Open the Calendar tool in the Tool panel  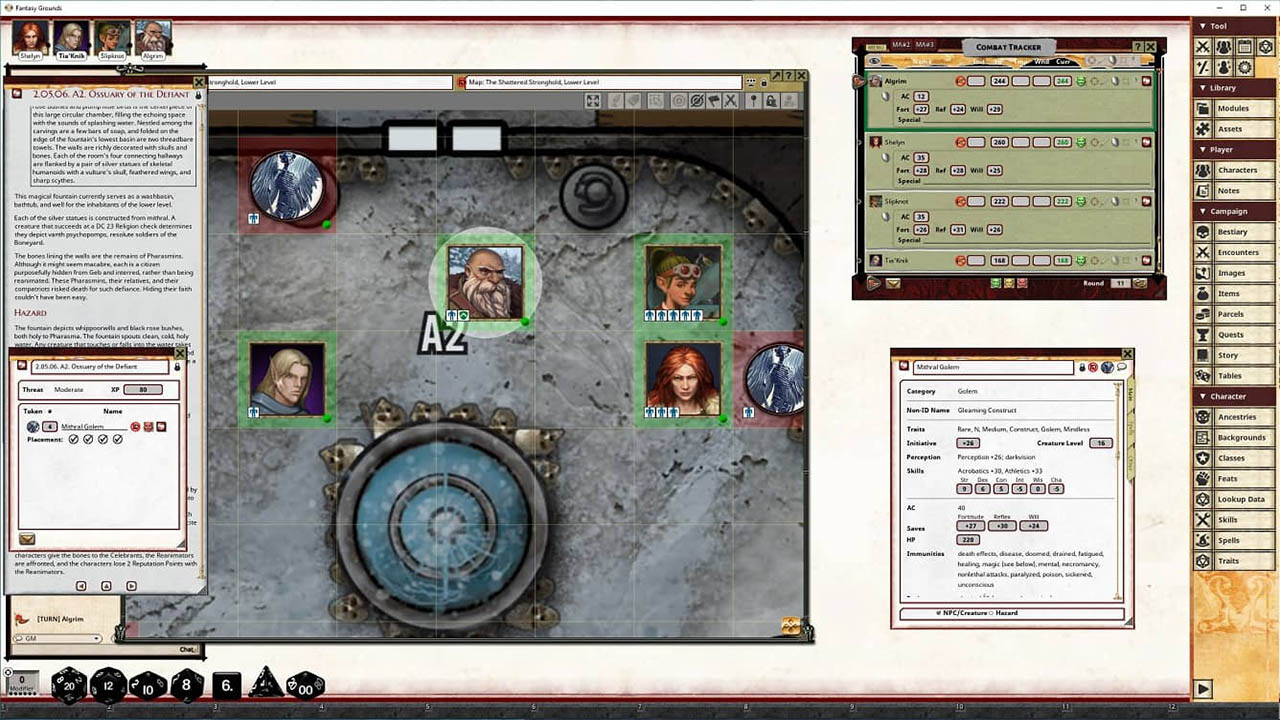point(1244,47)
